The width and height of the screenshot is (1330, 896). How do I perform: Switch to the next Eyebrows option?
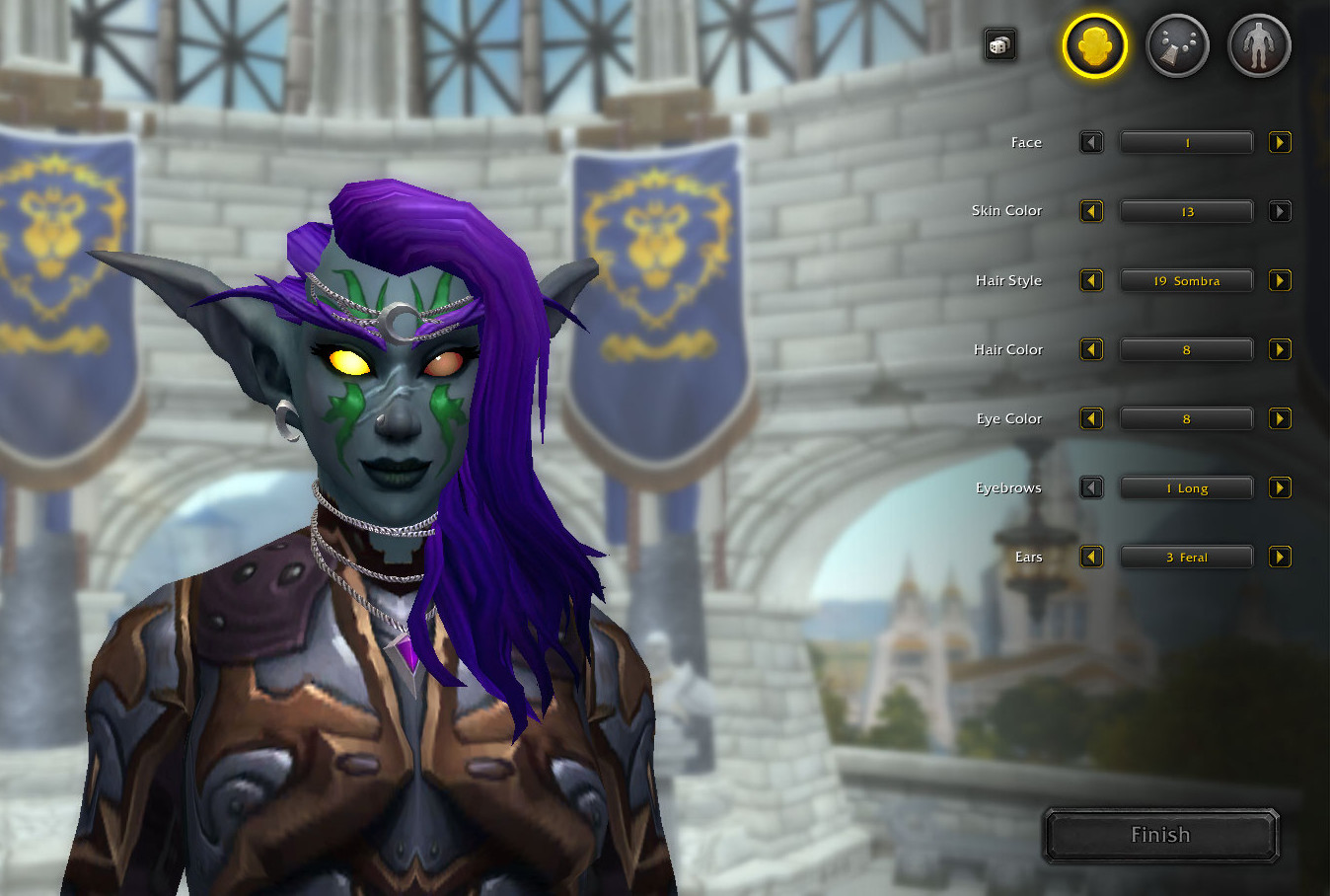coord(1280,487)
